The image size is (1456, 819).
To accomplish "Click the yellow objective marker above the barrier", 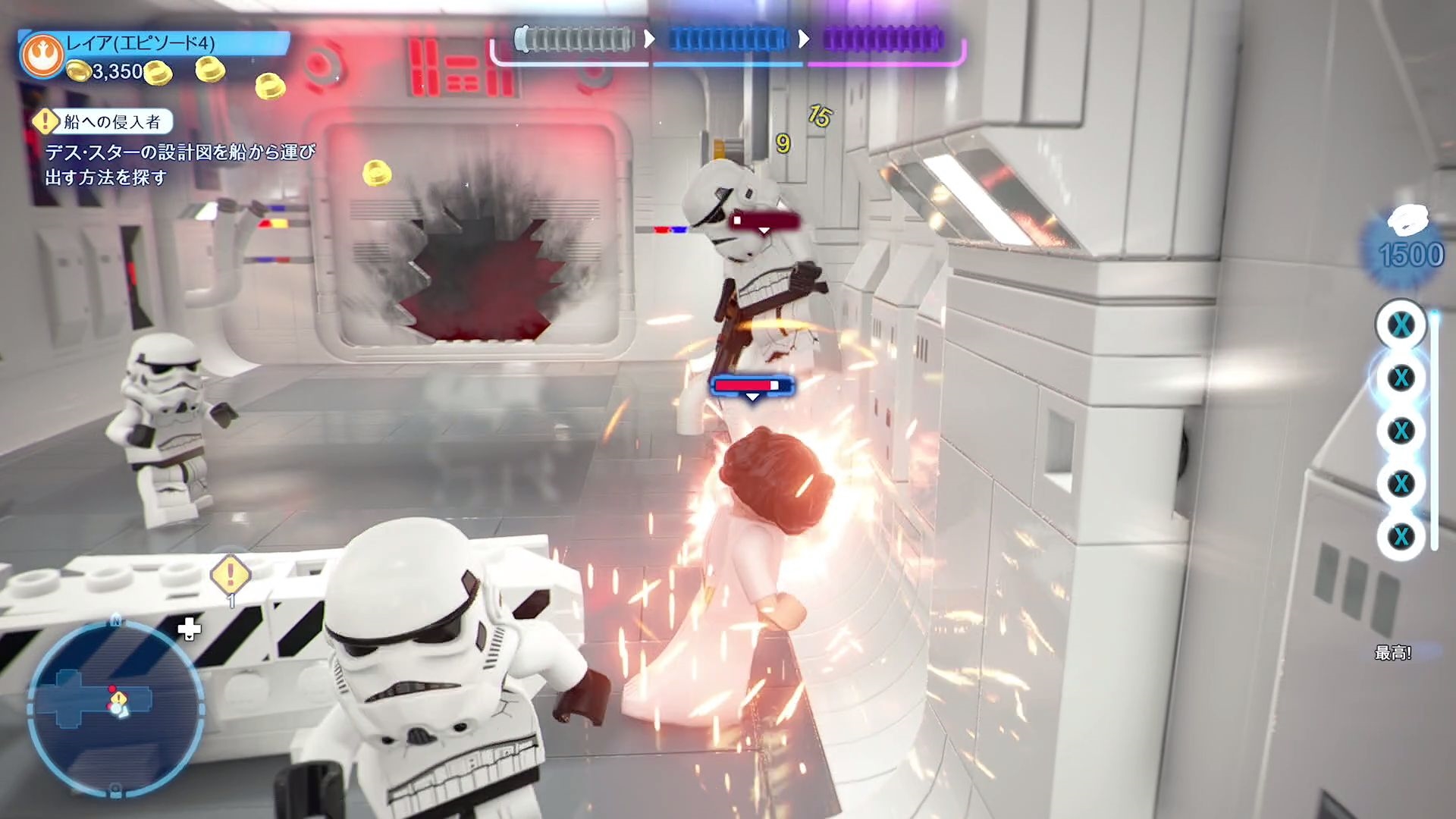I will [x=231, y=574].
